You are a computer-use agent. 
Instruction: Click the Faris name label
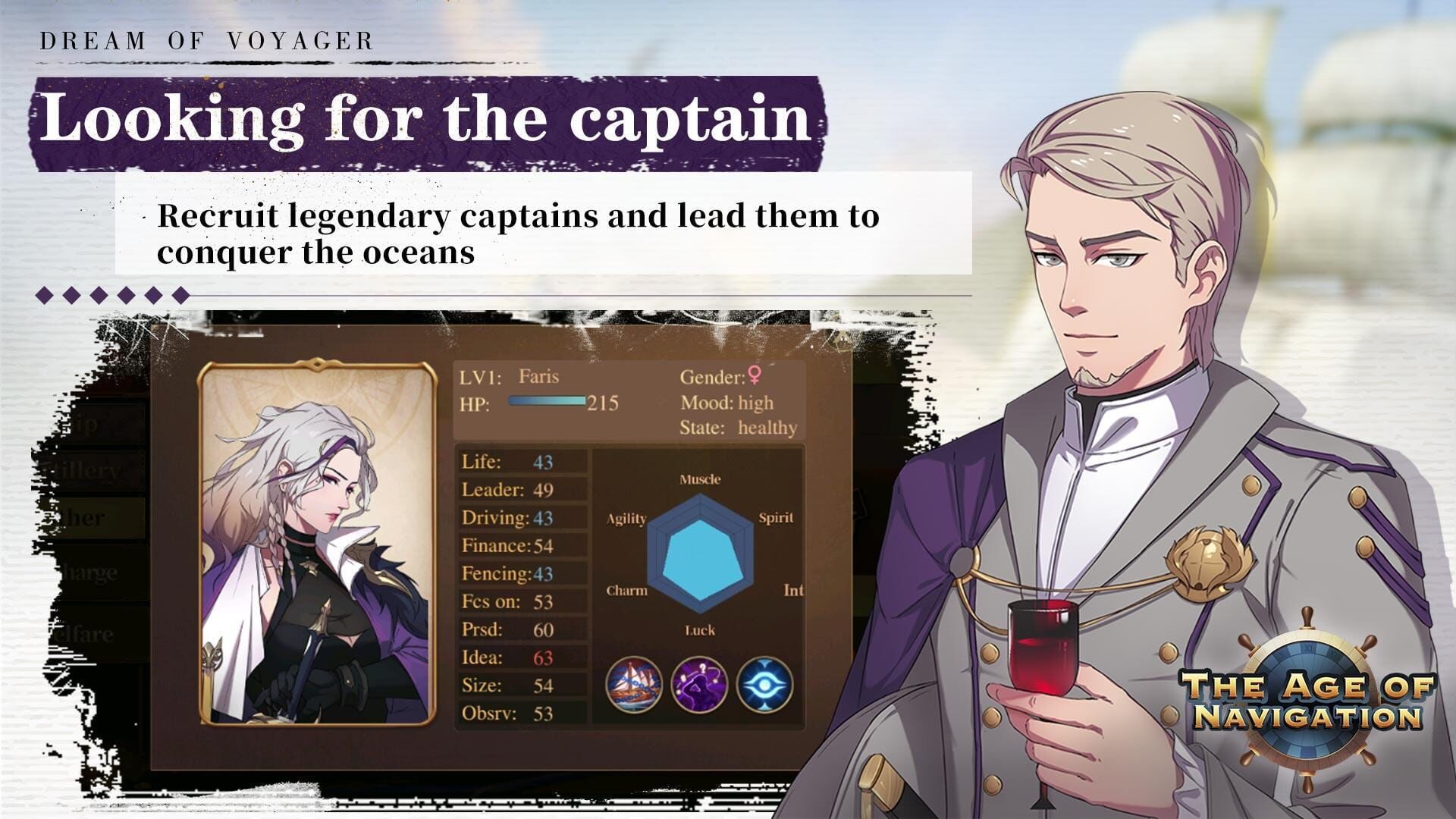coord(538,375)
